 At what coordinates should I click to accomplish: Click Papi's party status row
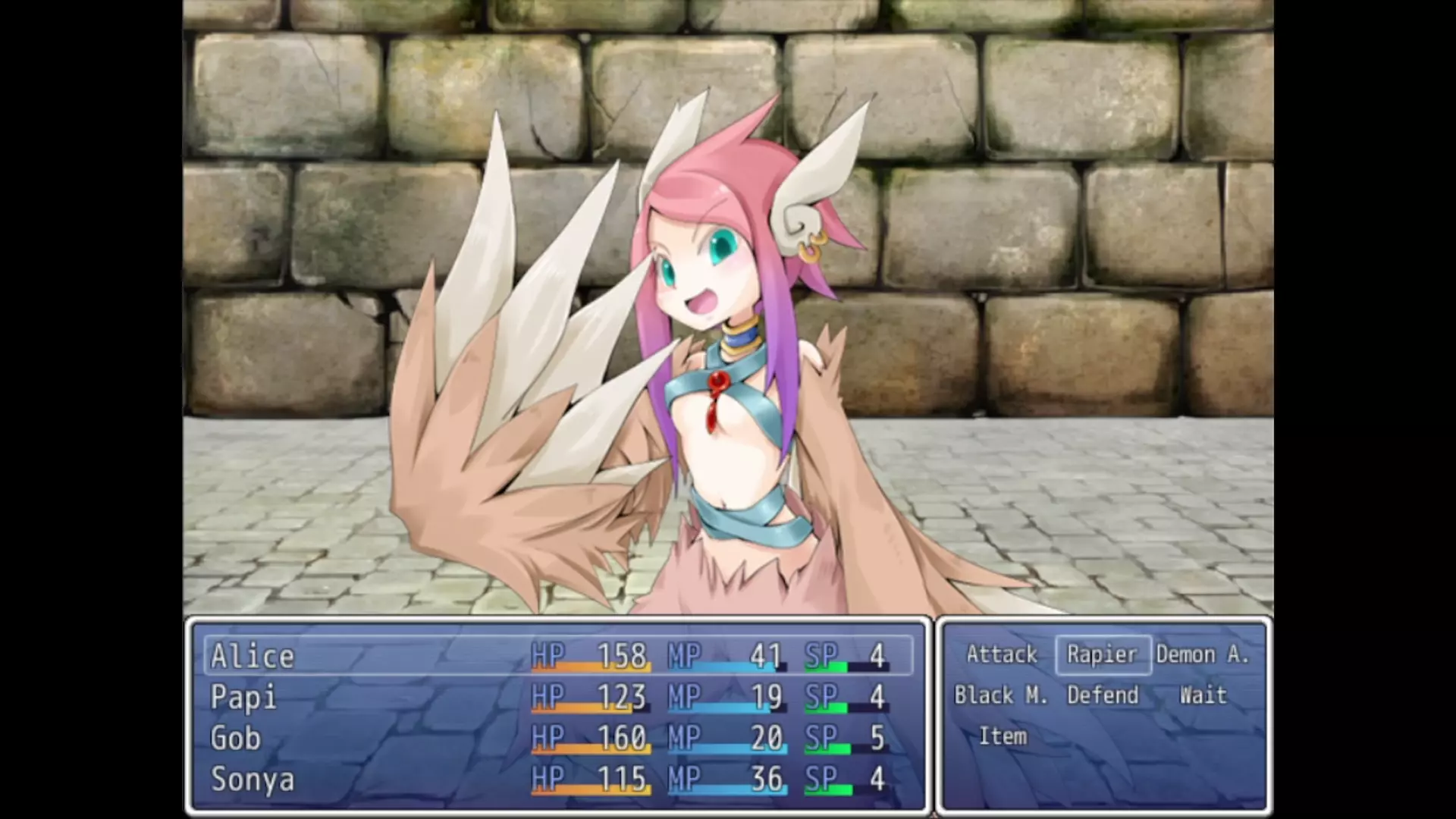558,697
